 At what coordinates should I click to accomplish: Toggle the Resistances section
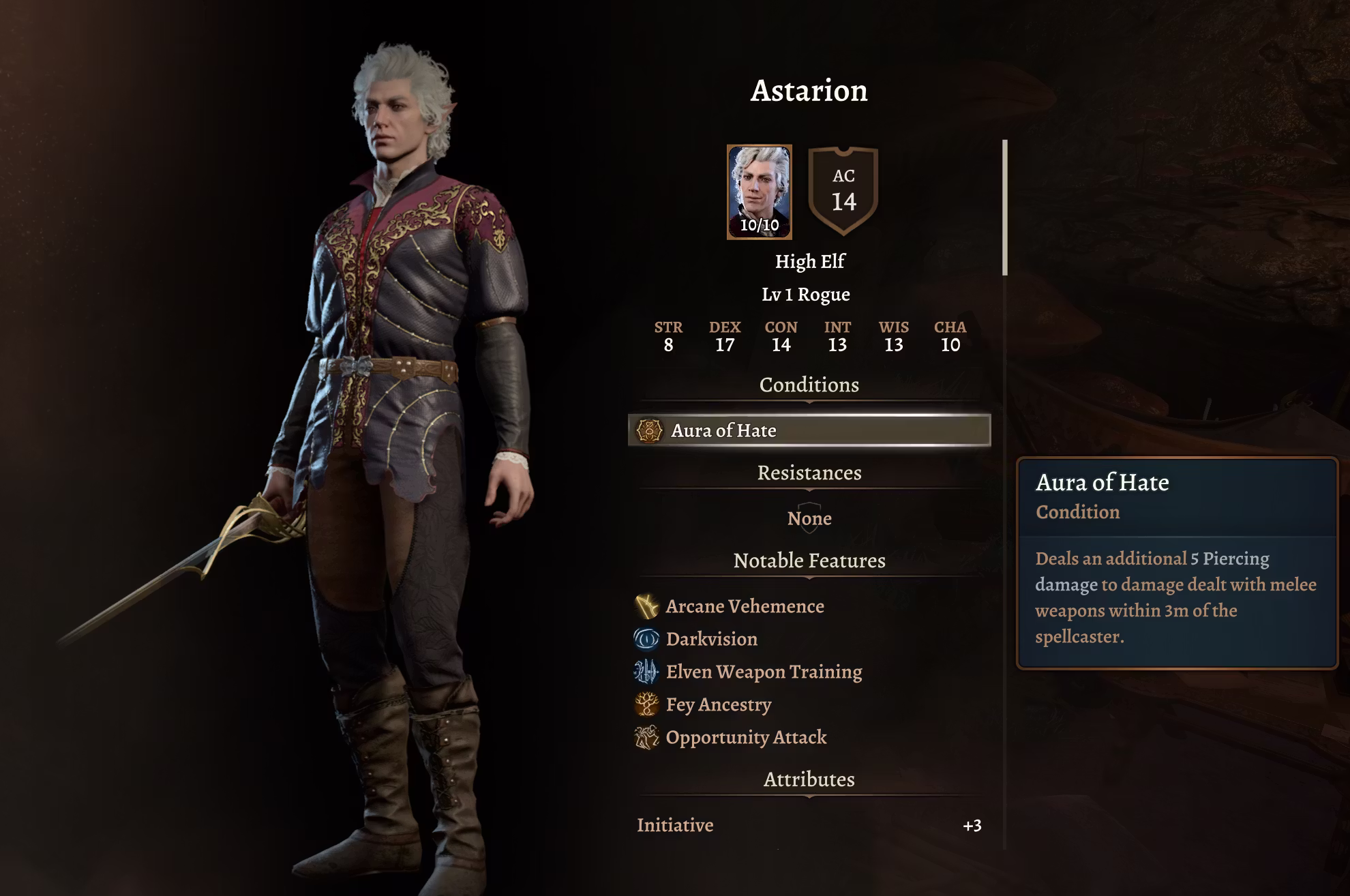810,473
